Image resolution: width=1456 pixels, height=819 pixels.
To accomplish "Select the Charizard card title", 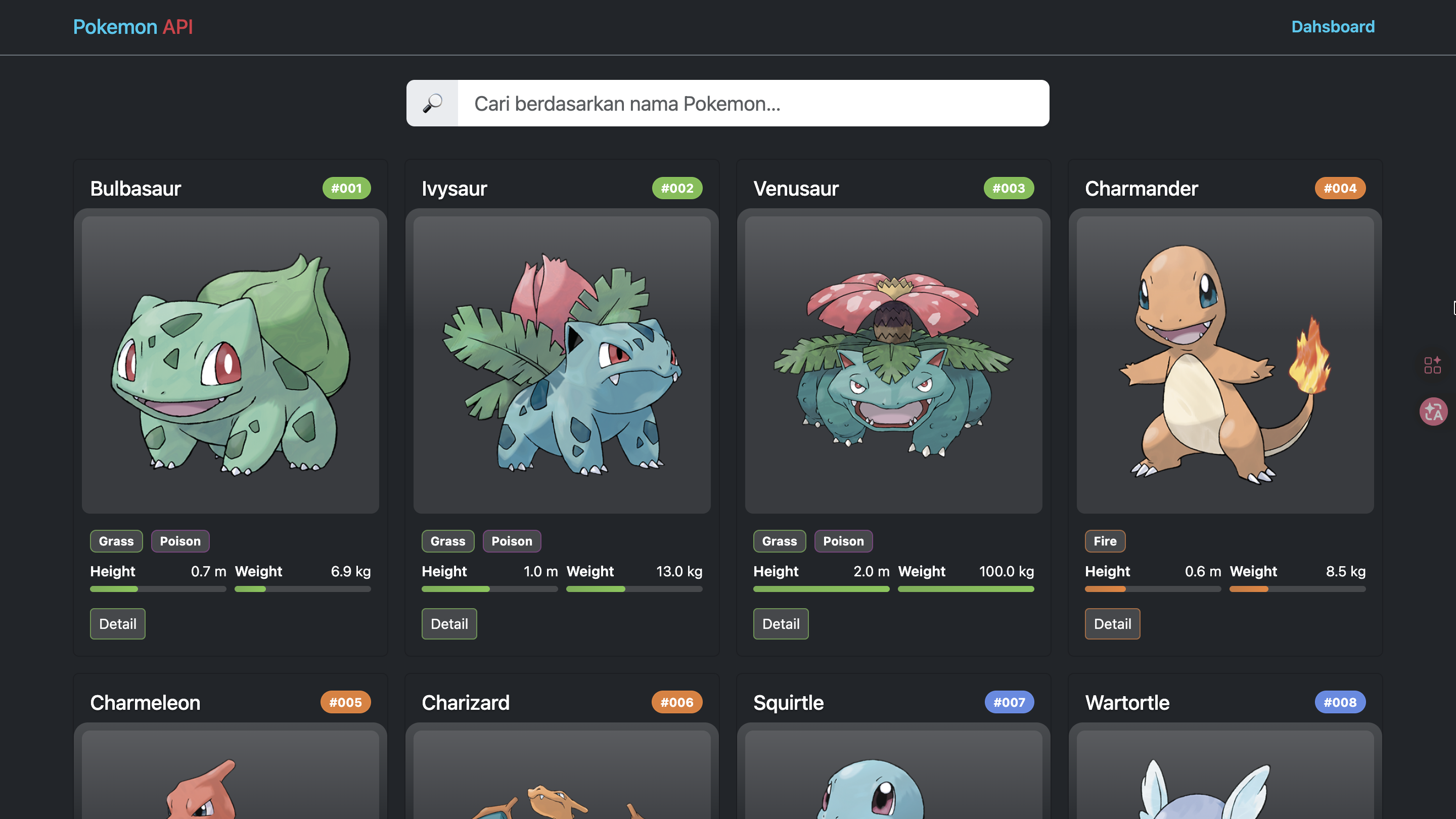I will pos(465,703).
